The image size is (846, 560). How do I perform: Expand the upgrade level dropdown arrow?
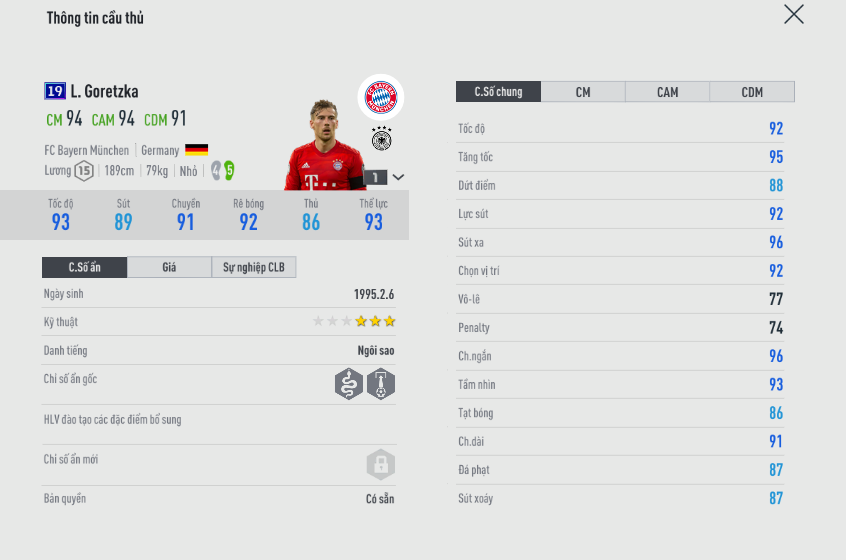[398, 177]
